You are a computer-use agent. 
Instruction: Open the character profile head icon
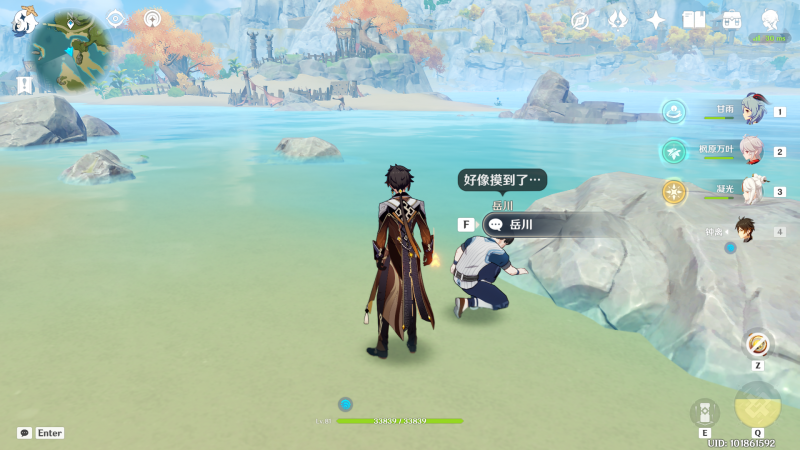770,20
